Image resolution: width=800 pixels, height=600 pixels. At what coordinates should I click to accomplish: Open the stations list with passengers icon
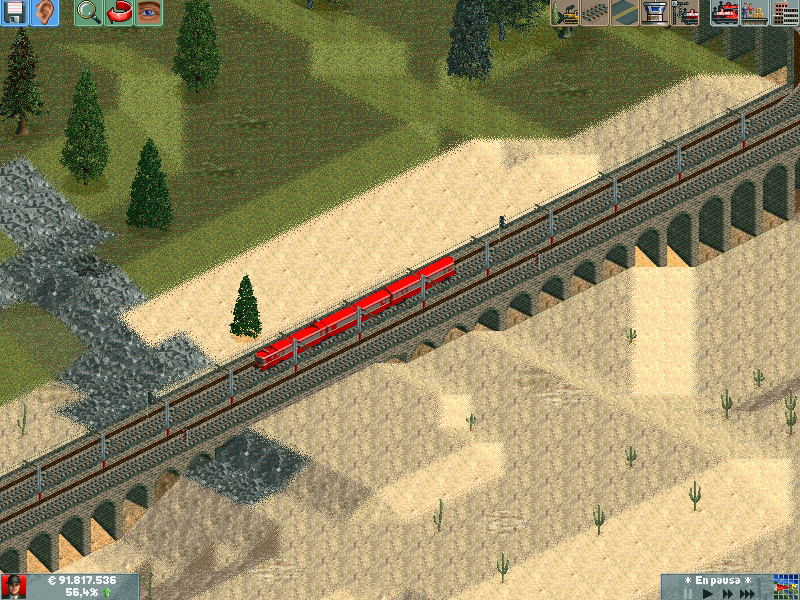tap(754, 13)
